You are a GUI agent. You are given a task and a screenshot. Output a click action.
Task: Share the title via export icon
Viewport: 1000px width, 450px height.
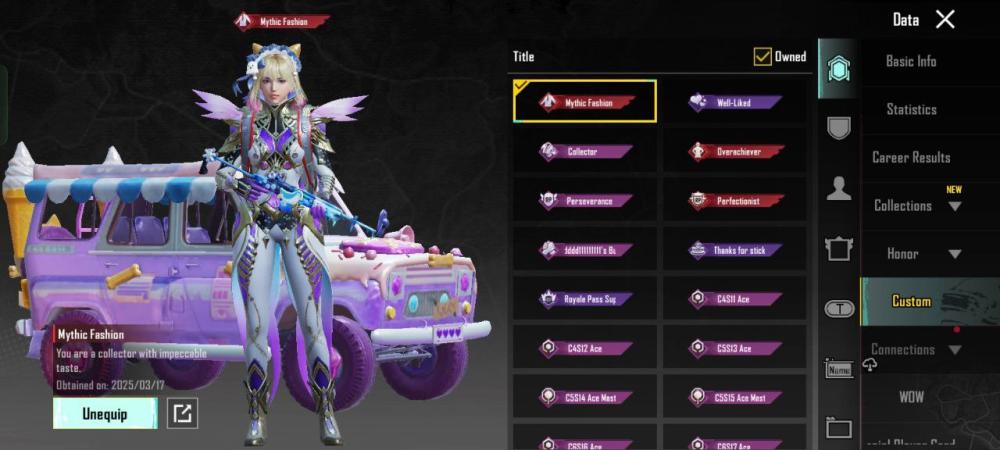click(181, 413)
